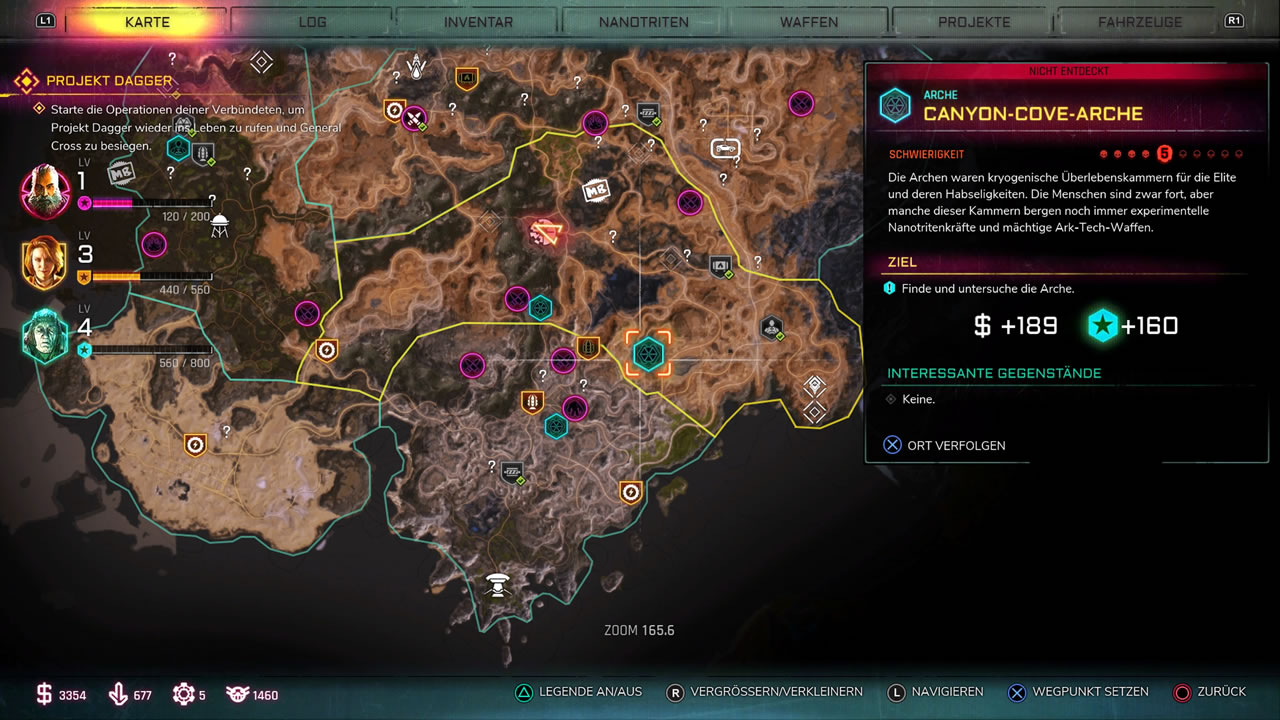
Task: Click the Projekt Dagger quest tracker
Action: (109, 81)
